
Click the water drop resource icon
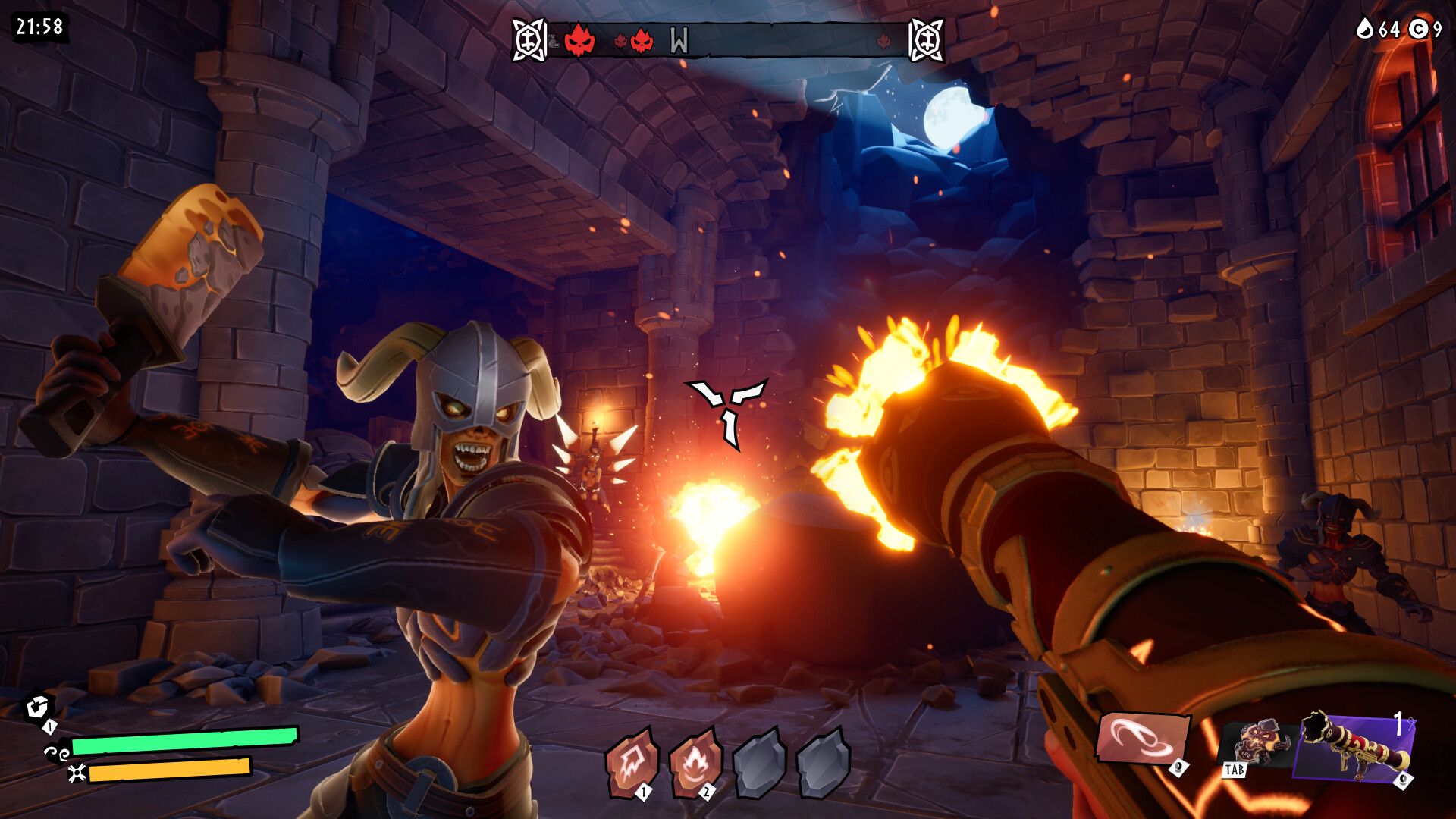[x=1365, y=29]
